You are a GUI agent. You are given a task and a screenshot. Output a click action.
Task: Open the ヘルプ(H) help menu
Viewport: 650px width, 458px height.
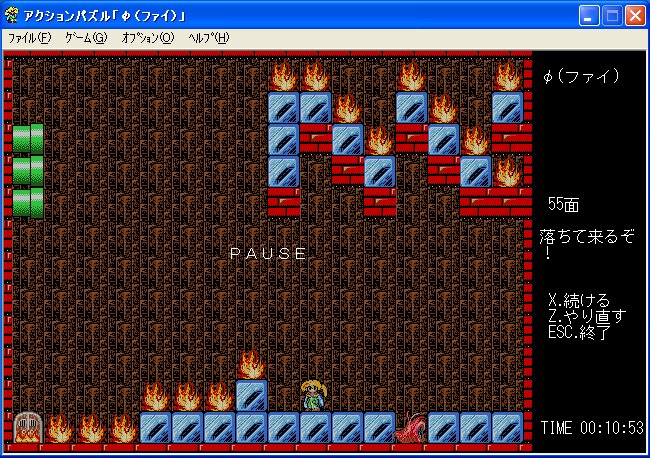pyautogui.click(x=208, y=38)
